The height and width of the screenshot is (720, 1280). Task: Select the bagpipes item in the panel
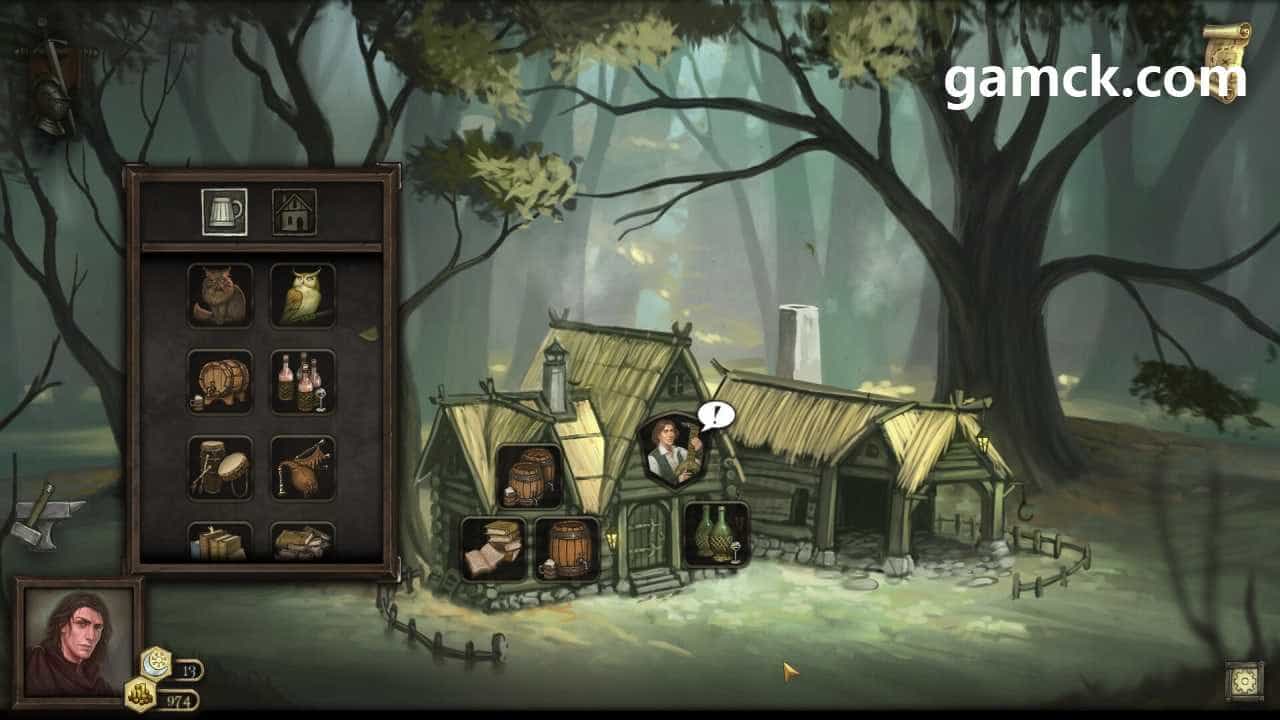point(302,467)
